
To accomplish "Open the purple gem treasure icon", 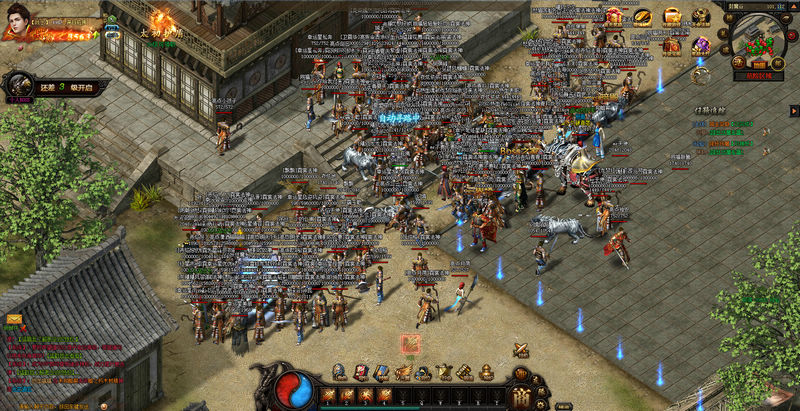I will click(x=701, y=45).
